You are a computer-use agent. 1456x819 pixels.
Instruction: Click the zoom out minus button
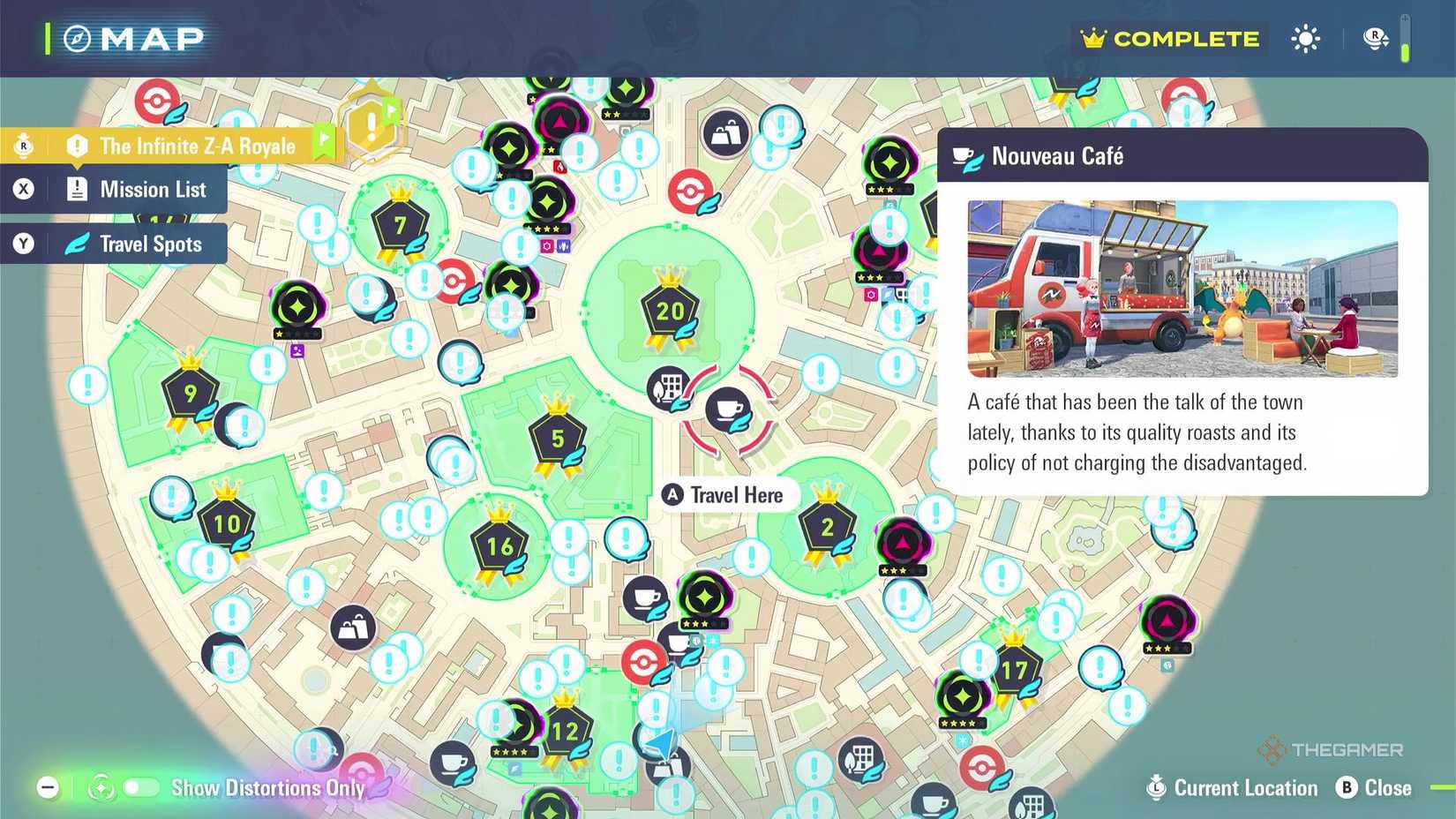tap(48, 786)
